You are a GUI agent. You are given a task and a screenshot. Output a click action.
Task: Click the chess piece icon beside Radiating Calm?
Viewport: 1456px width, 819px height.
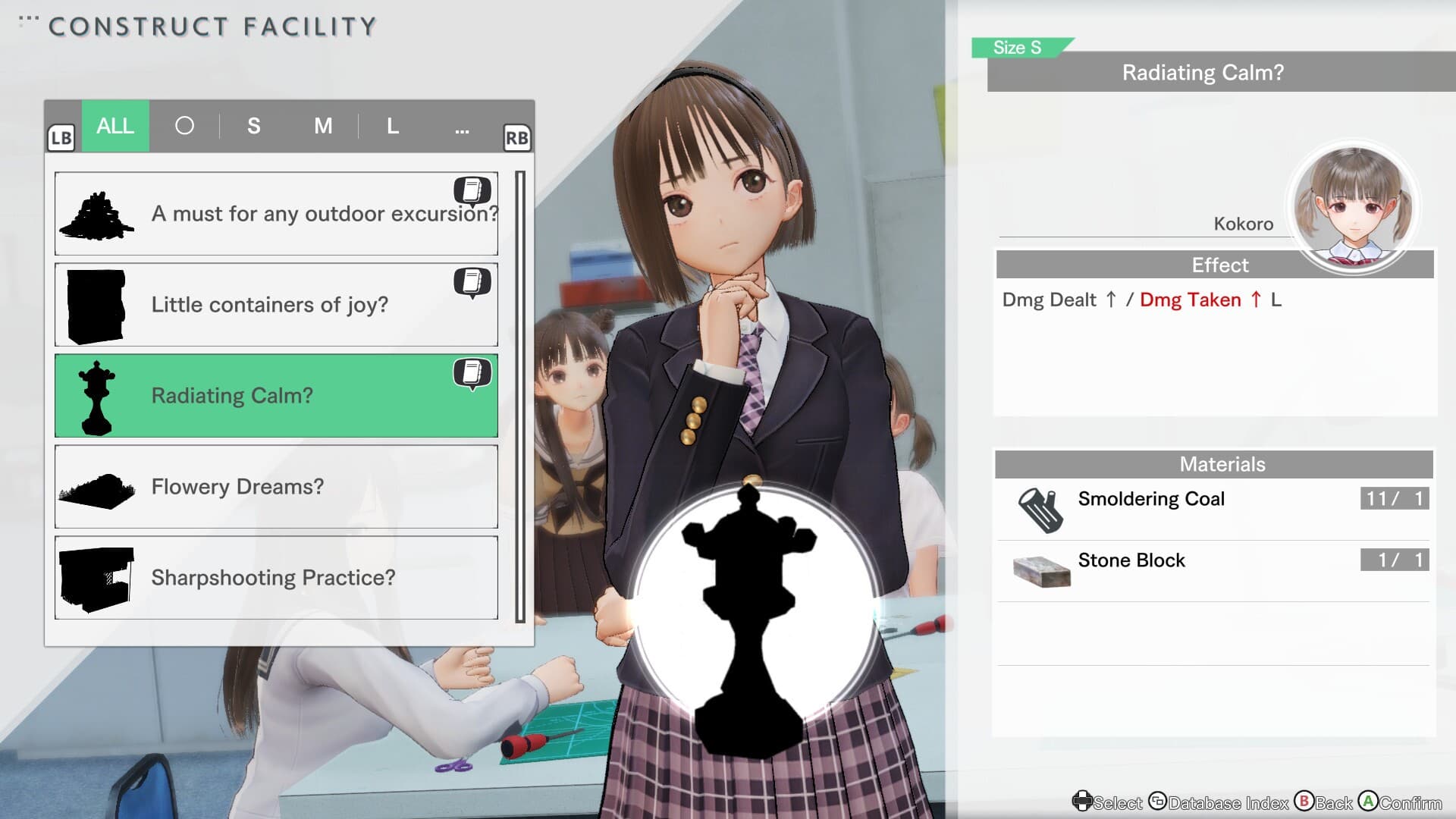tap(97, 395)
